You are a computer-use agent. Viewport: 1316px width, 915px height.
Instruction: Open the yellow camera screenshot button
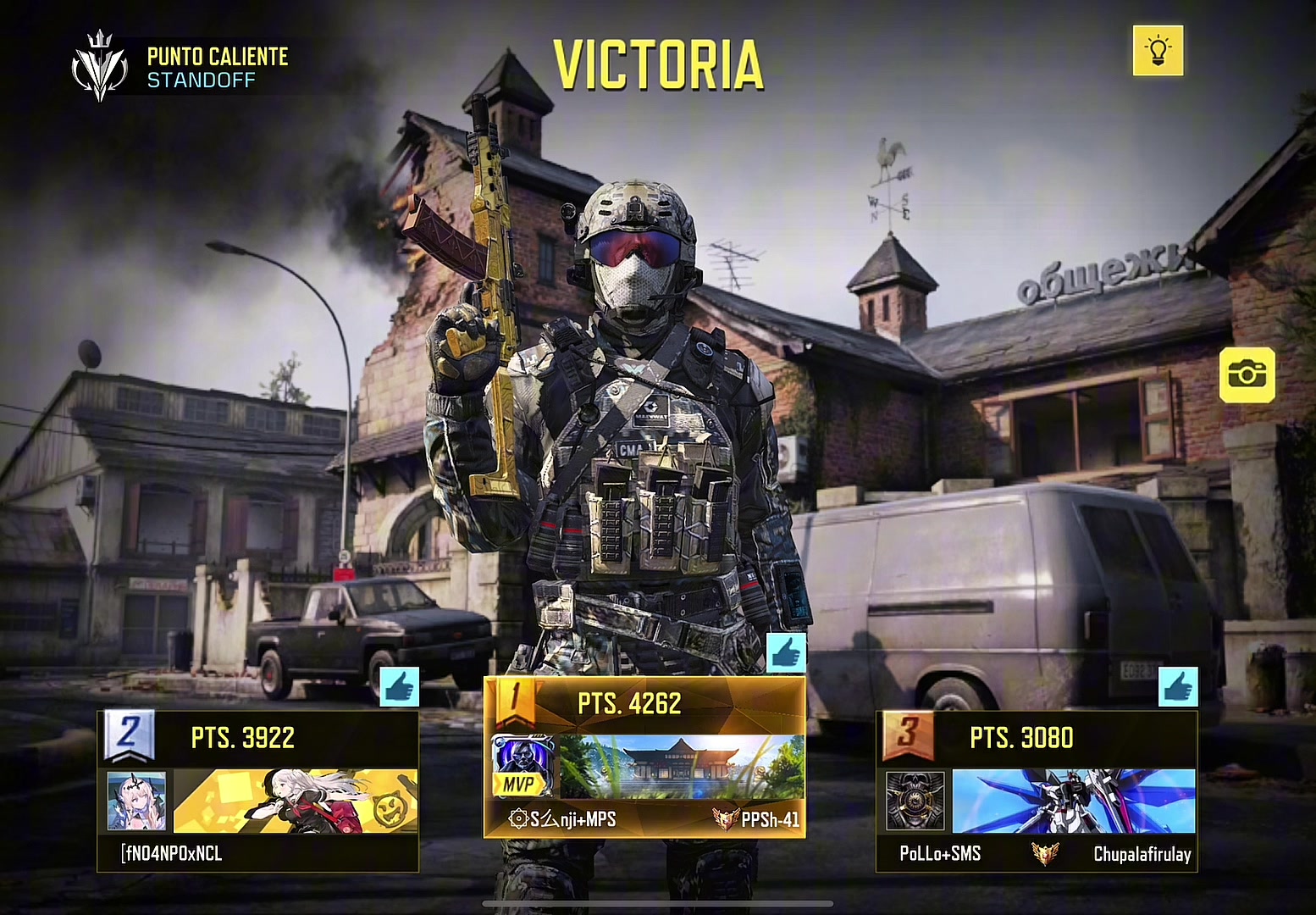pos(1247,374)
